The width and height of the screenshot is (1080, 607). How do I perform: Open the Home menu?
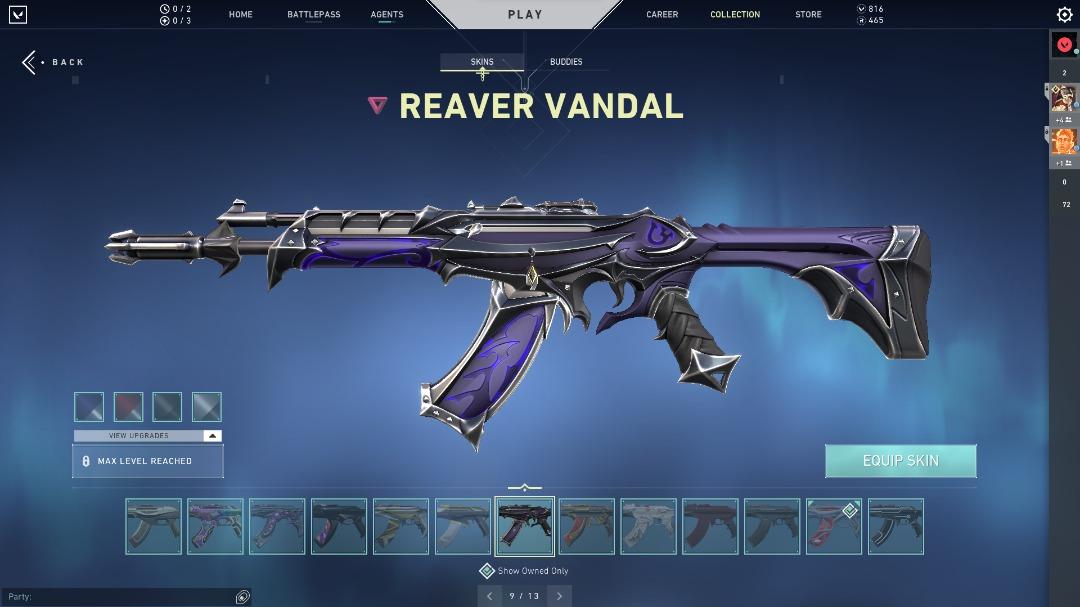[x=240, y=15]
